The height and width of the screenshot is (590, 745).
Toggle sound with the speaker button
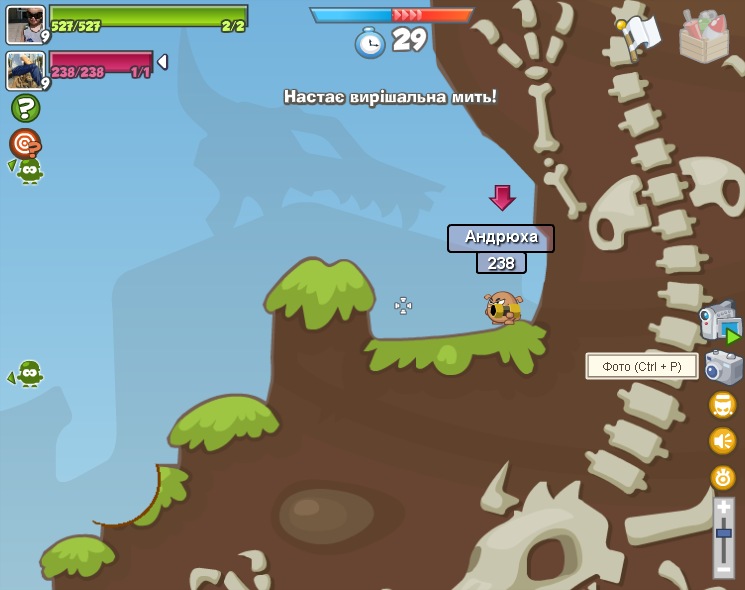[x=722, y=441]
